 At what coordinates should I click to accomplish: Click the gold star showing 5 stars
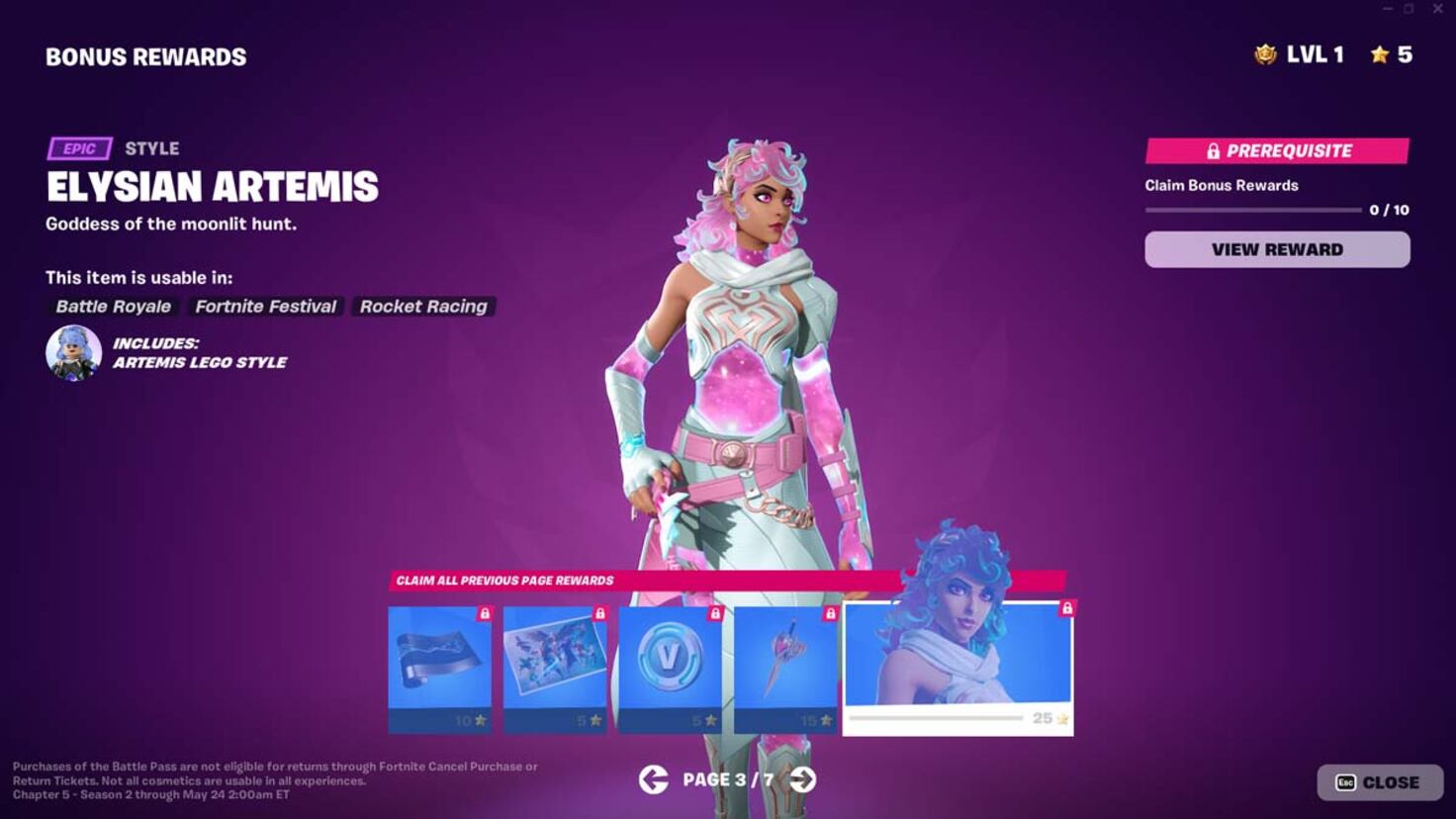pyautogui.click(x=1379, y=55)
